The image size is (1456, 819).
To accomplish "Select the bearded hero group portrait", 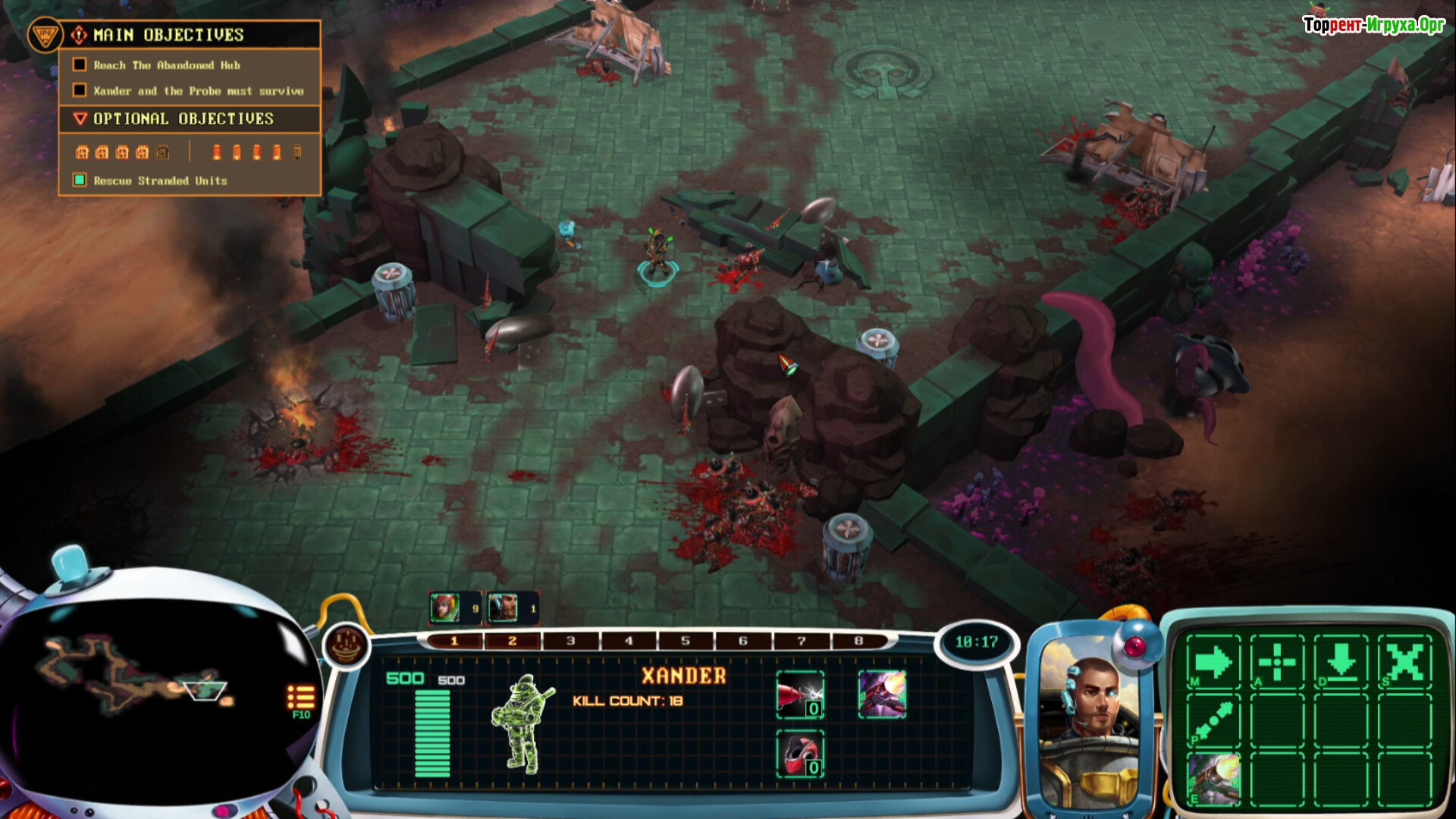I will [503, 608].
